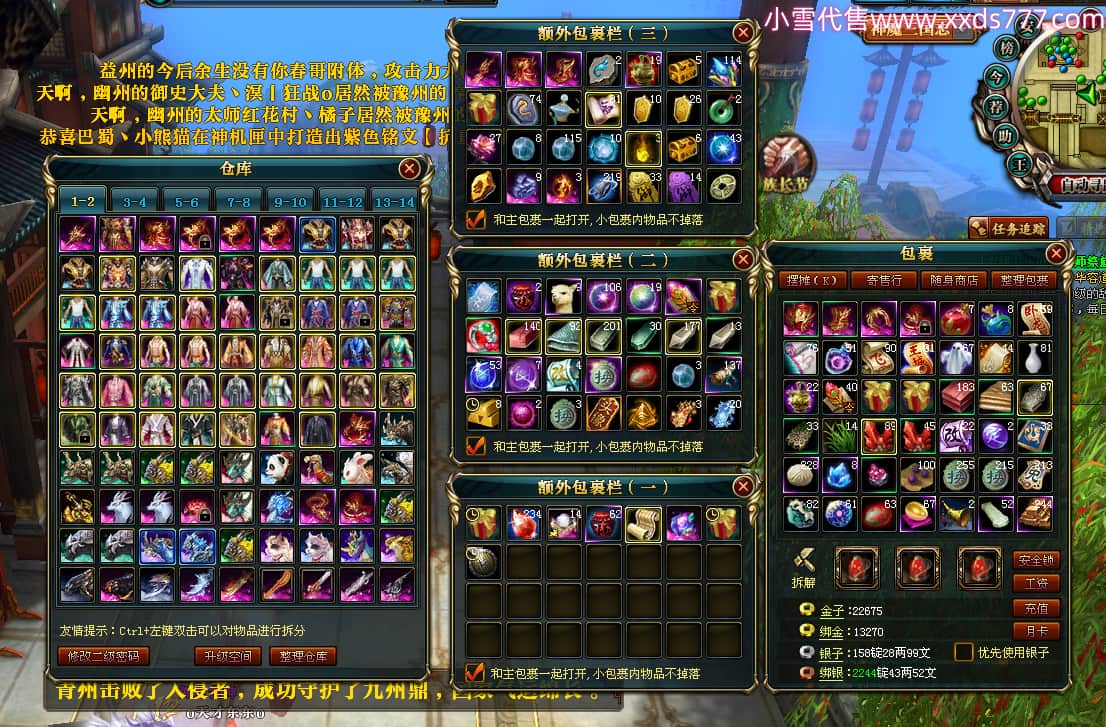The width and height of the screenshot is (1106, 727).
Task: Tidy the bag with 整理包裹
Action: (1023, 281)
